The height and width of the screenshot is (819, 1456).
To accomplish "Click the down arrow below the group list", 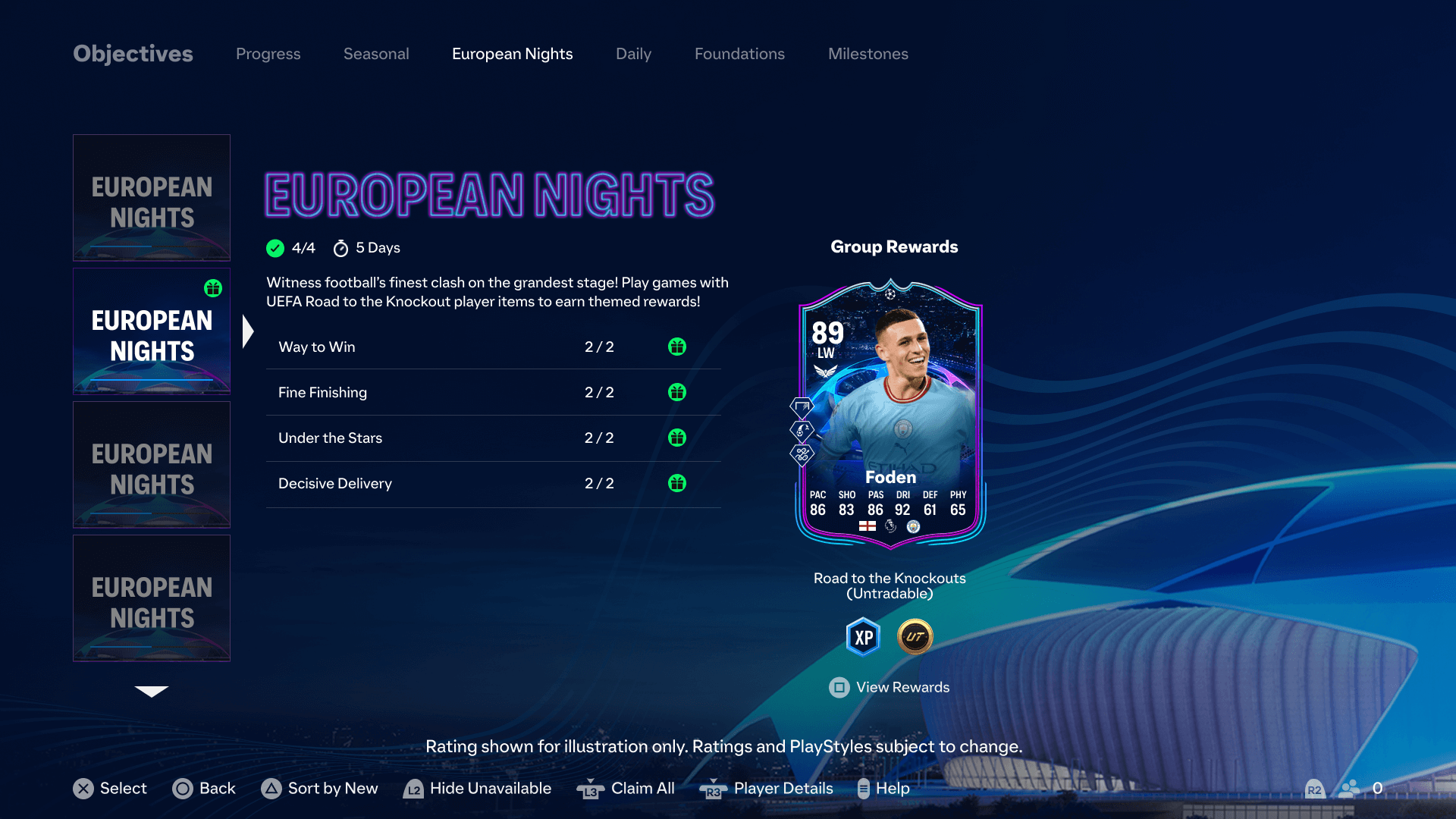I will click(x=151, y=692).
